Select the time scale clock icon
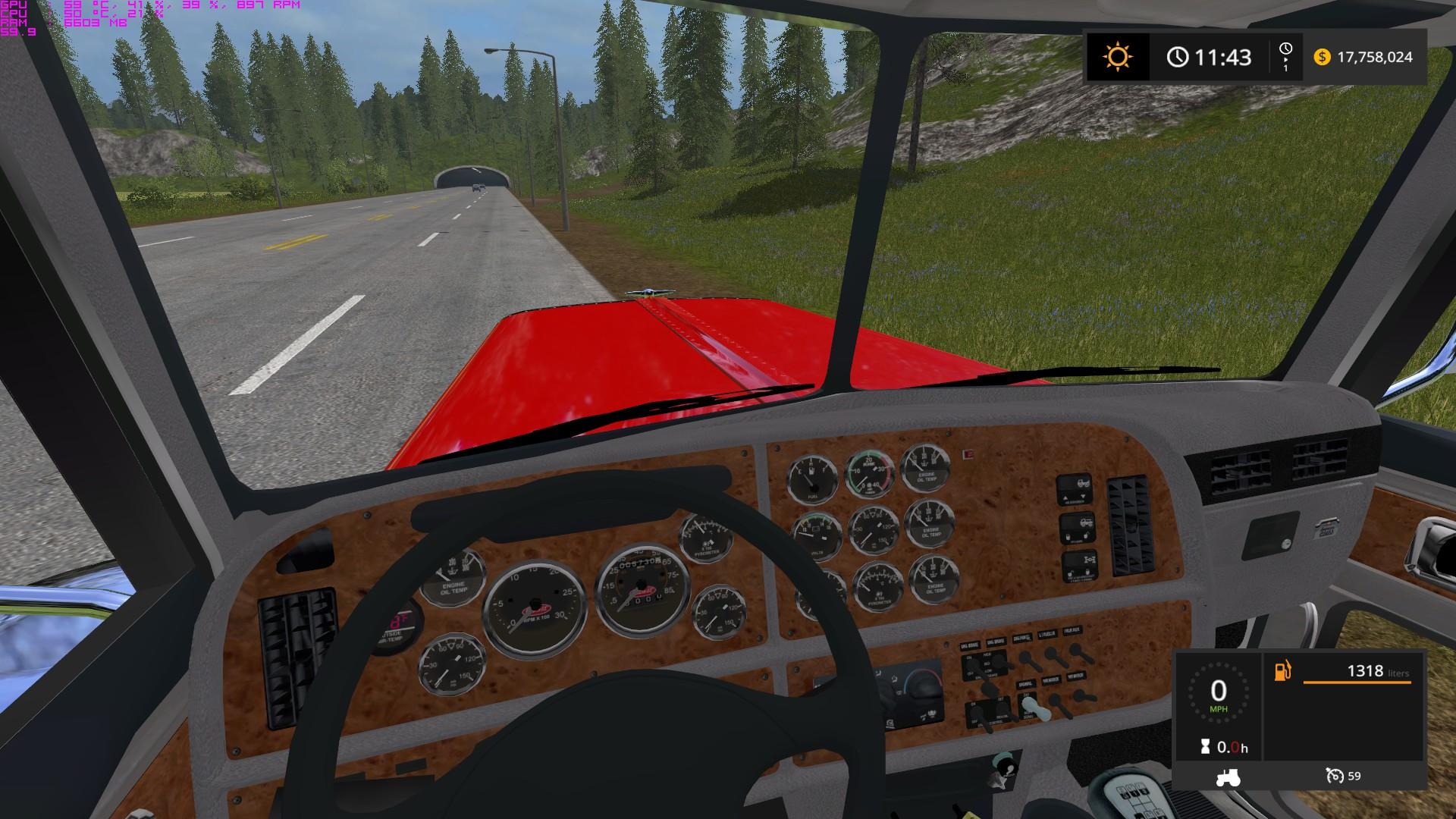Viewport: 1456px width, 819px height. point(1285,50)
